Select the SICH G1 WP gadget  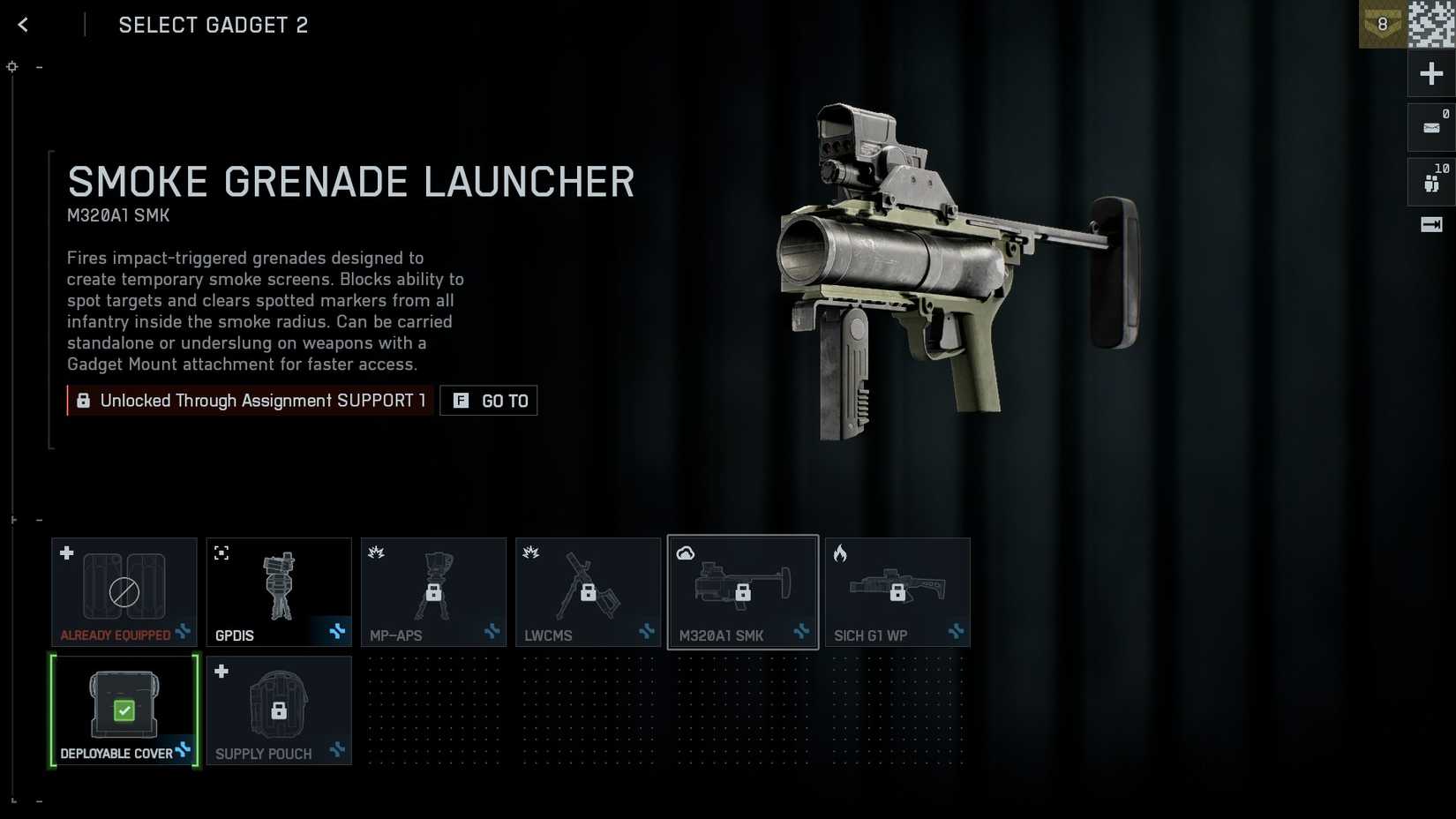897,592
